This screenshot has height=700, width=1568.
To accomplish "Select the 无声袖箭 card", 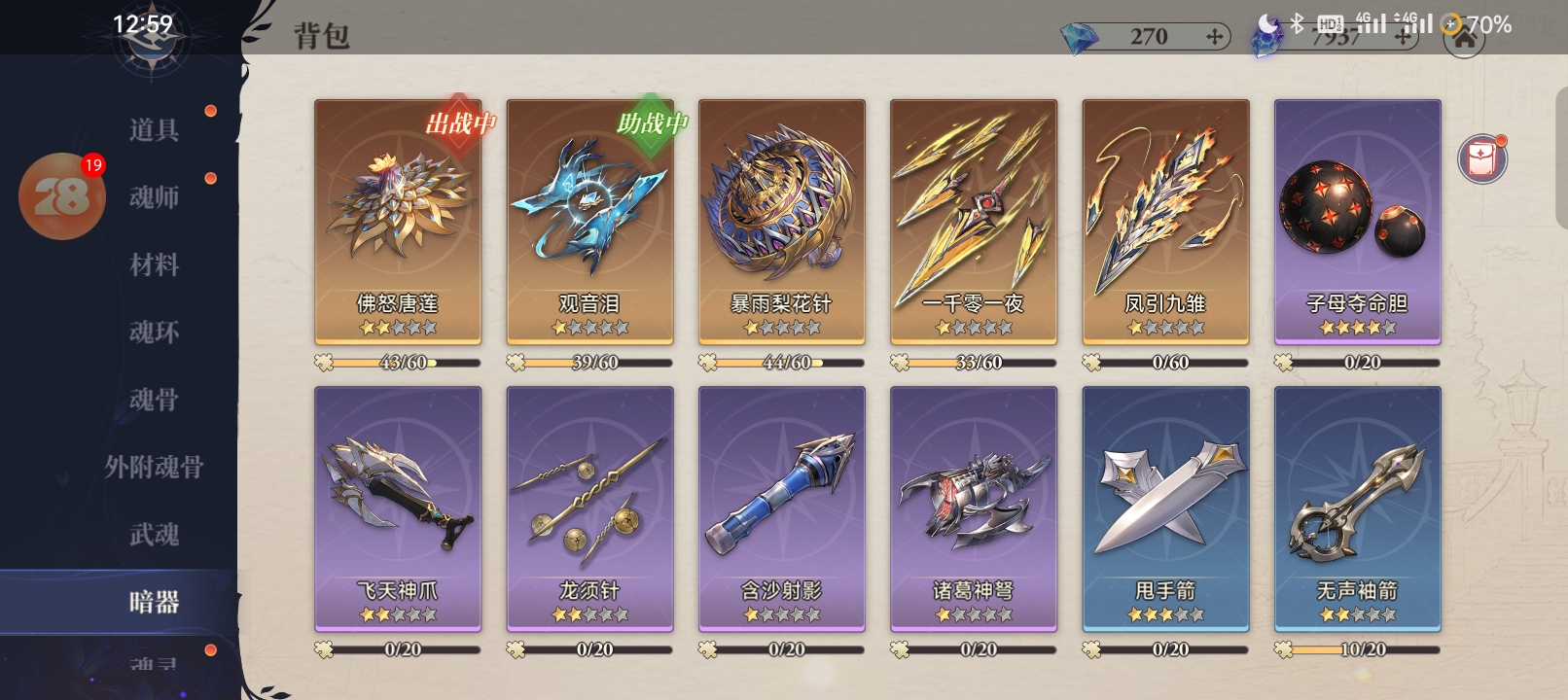I will 1357,508.
